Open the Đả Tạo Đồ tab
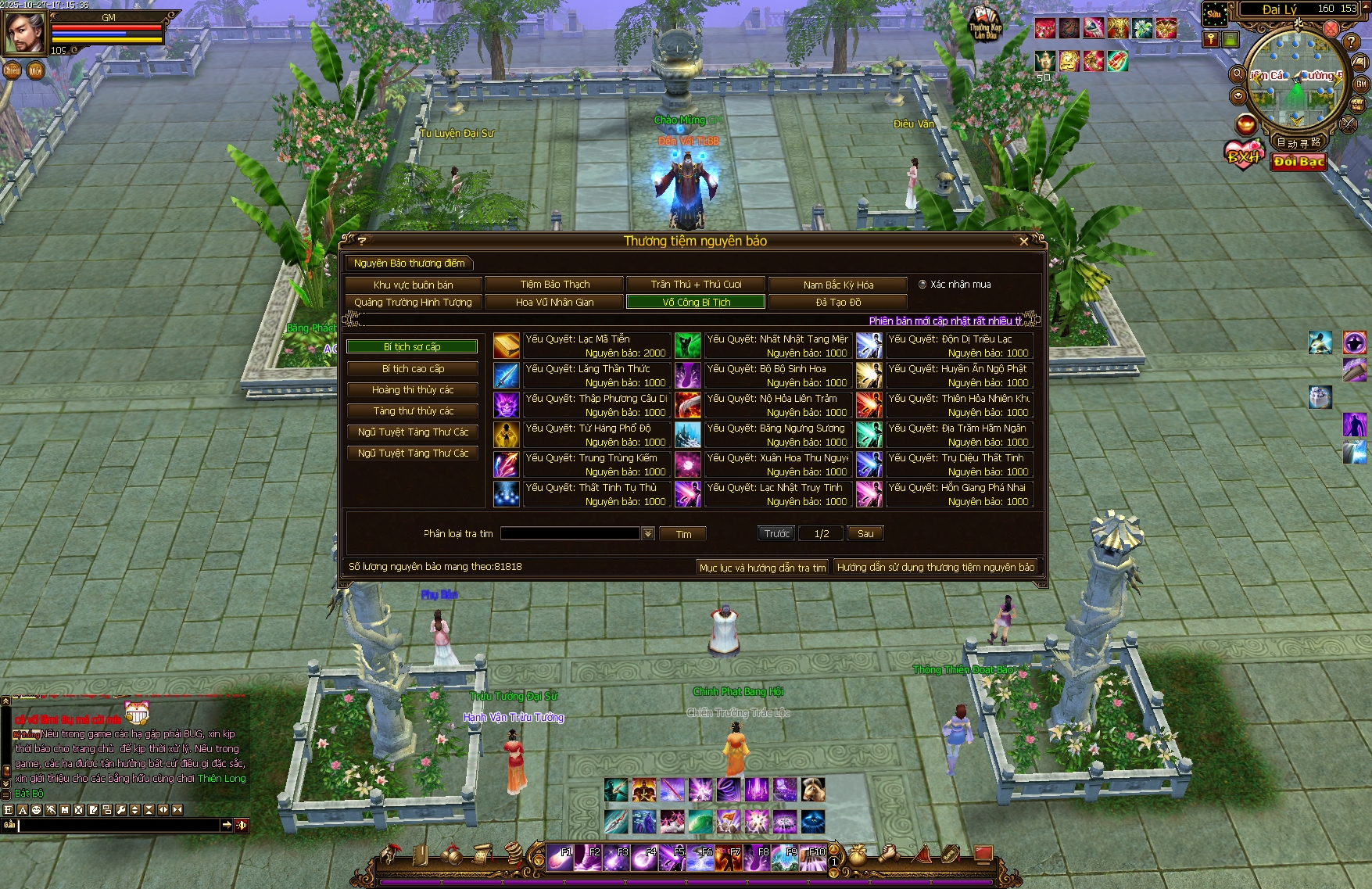 click(838, 303)
